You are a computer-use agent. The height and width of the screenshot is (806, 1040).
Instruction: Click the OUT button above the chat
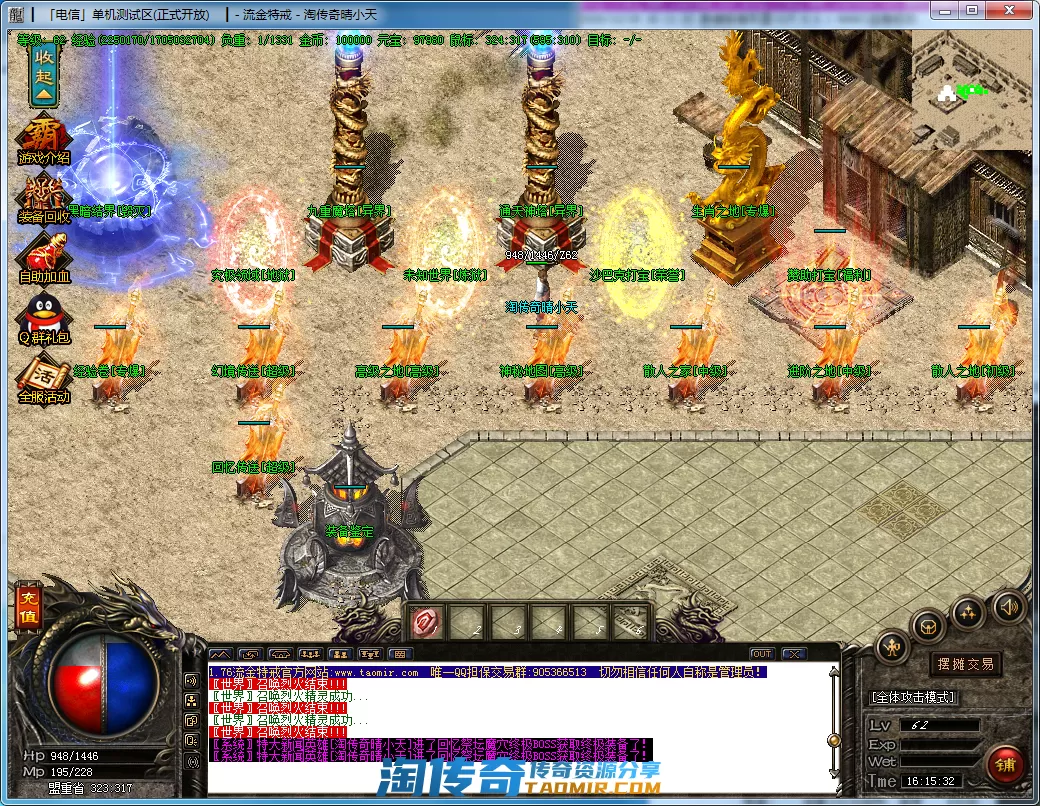click(762, 654)
